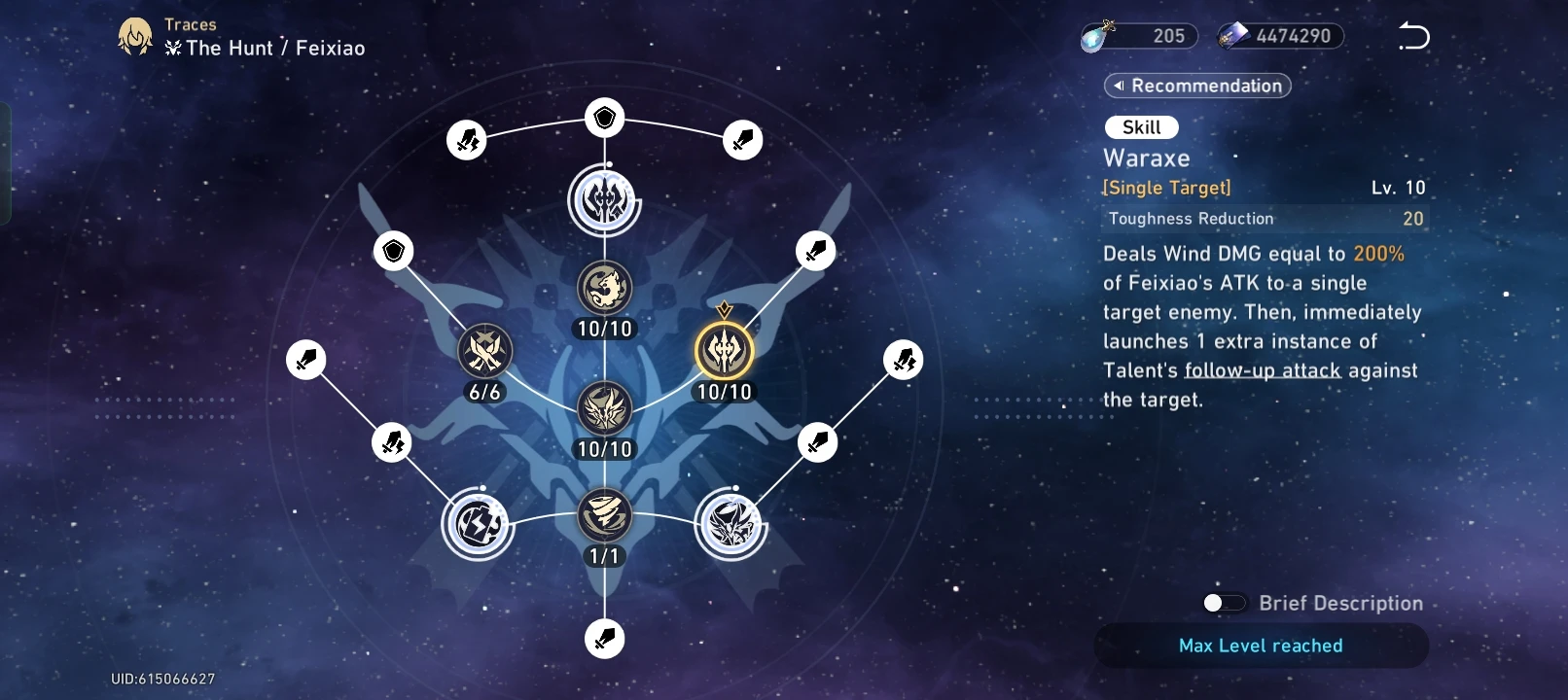The image size is (1568, 700).
Task: Open the Feixiao character portrait icon
Action: pyautogui.click(x=135, y=37)
